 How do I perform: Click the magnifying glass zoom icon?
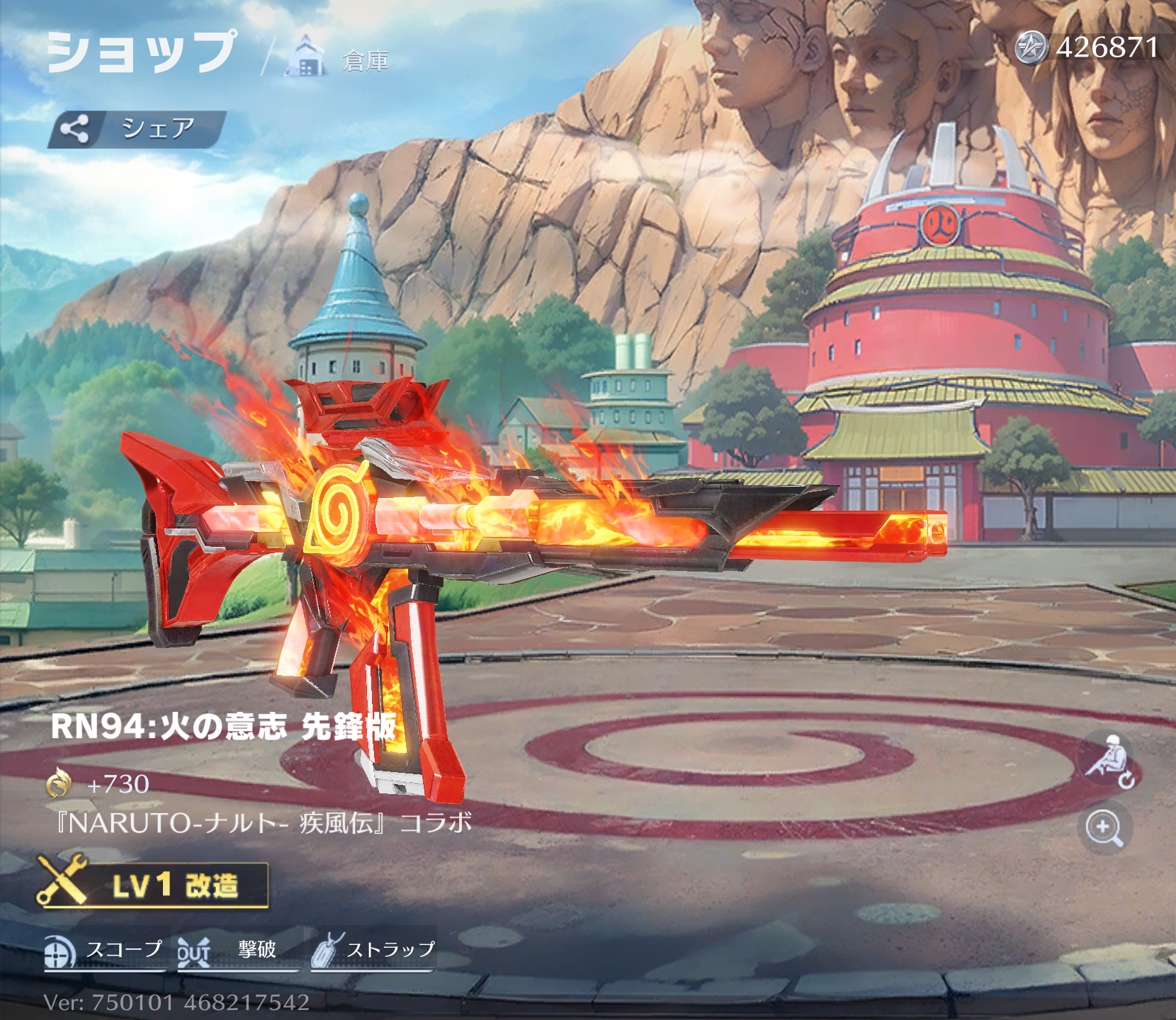click(1104, 827)
